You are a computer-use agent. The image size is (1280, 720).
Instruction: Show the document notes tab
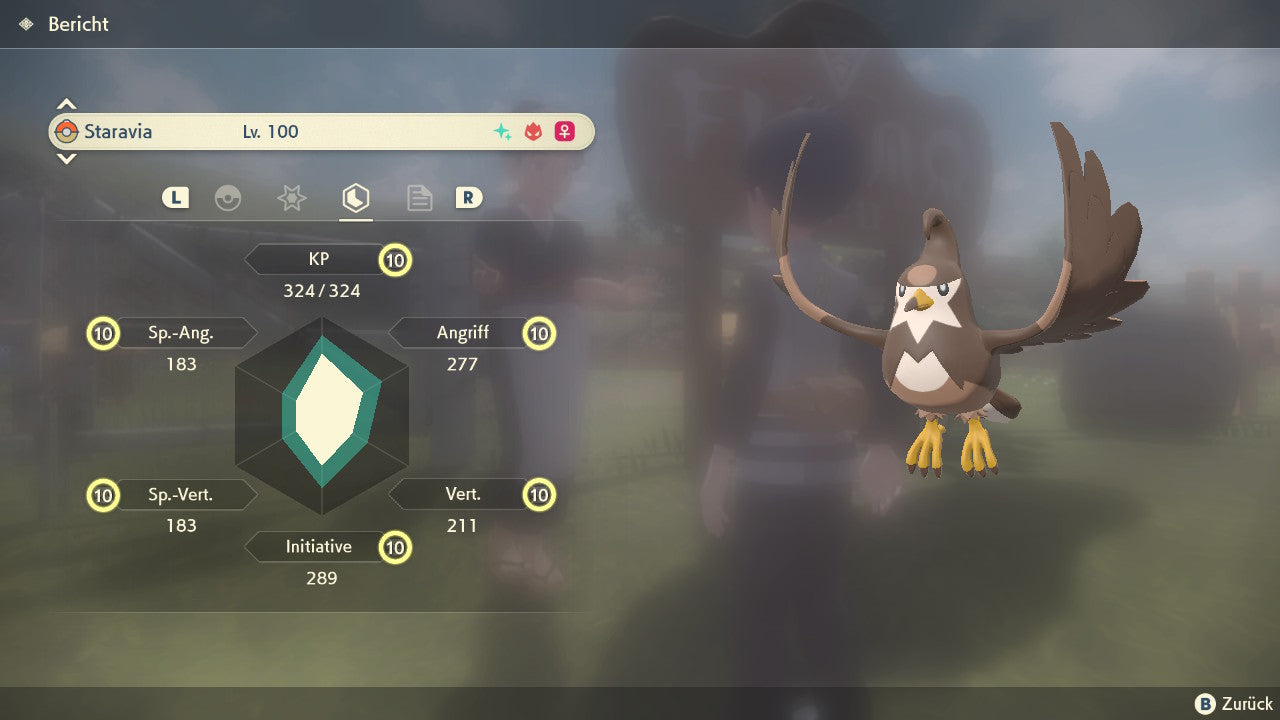(419, 198)
